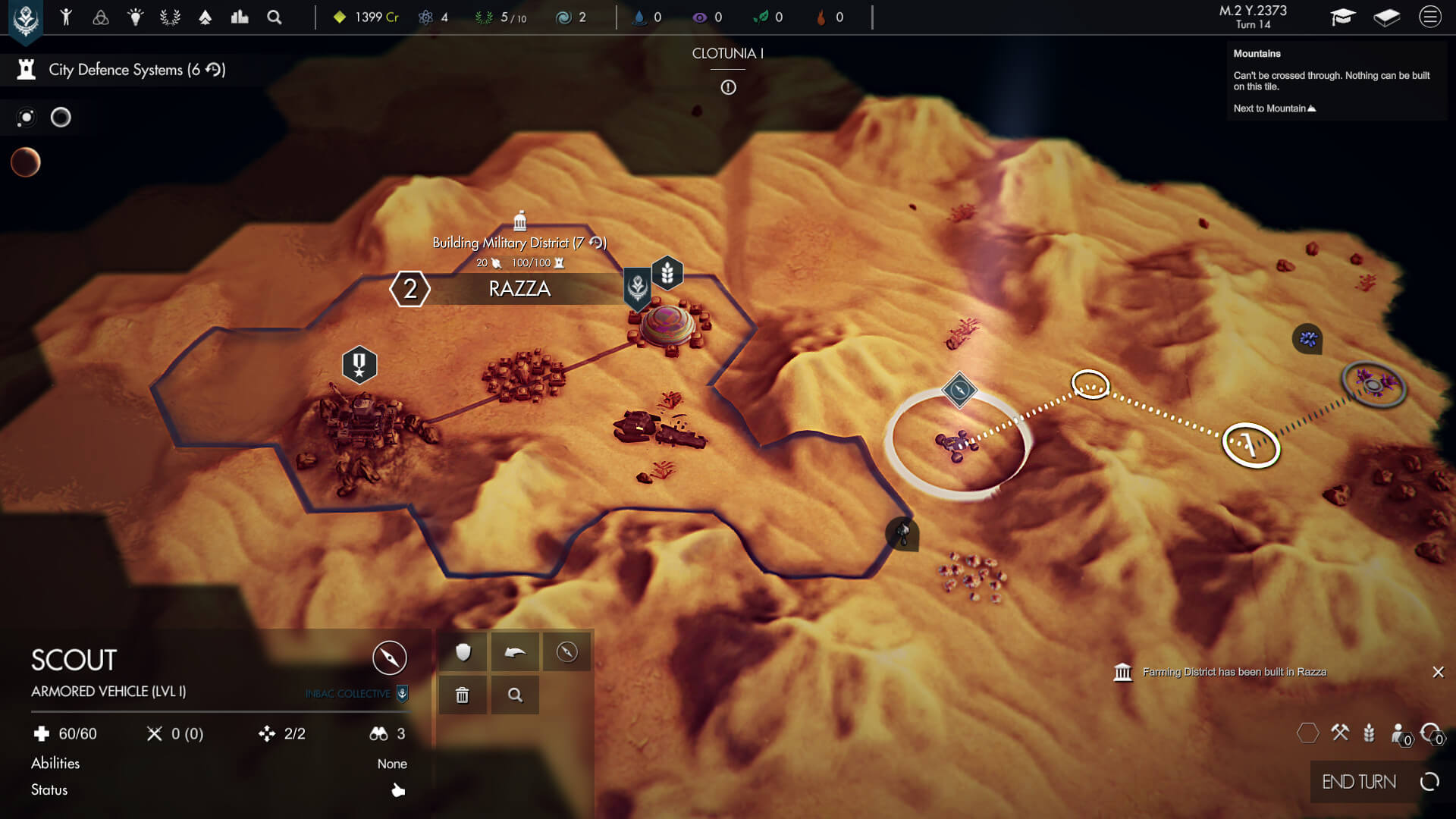
Task: Select the planet thumbnail icon
Action: (x=26, y=162)
